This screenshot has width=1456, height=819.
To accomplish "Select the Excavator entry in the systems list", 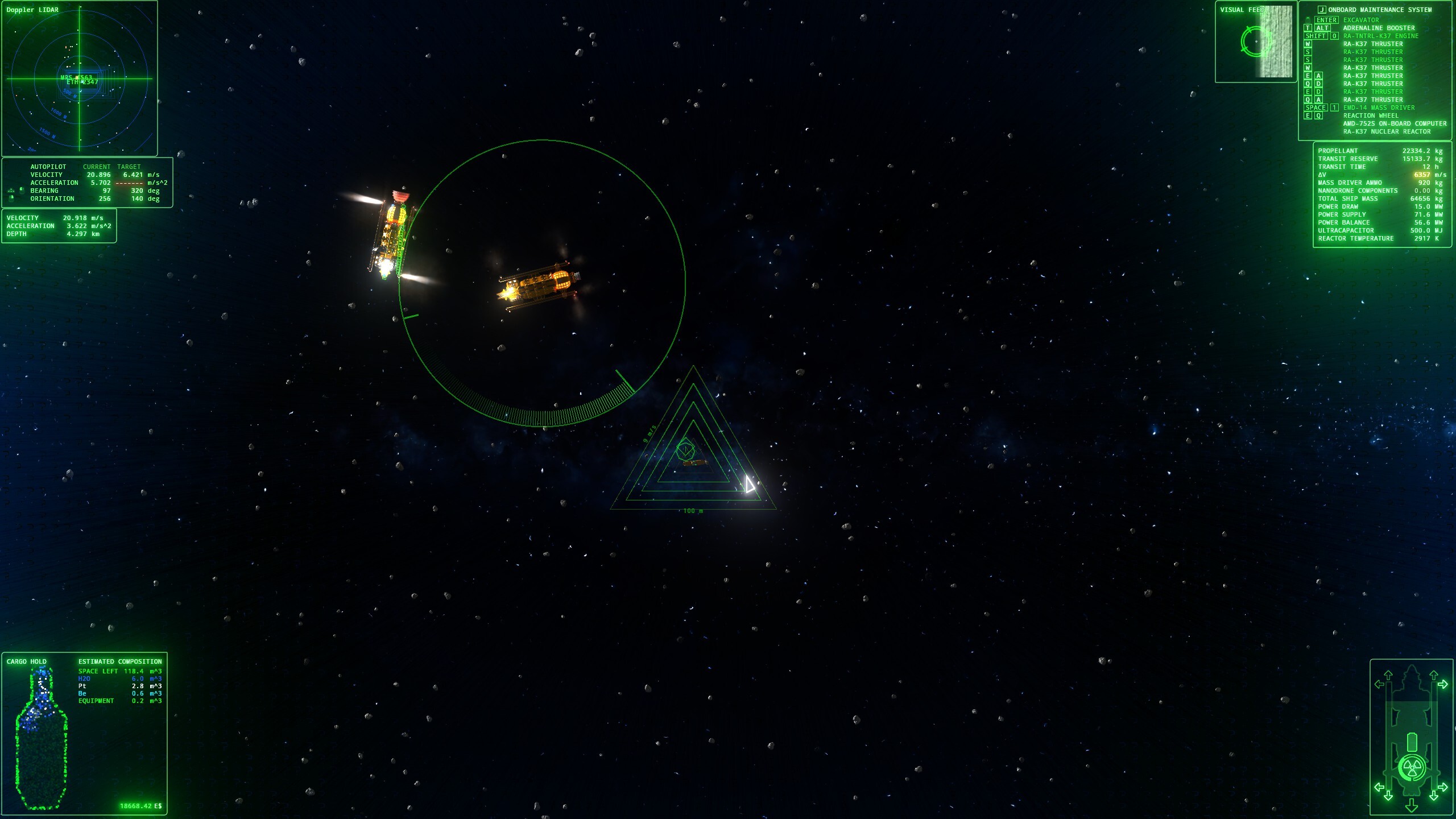I will click(1360, 20).
